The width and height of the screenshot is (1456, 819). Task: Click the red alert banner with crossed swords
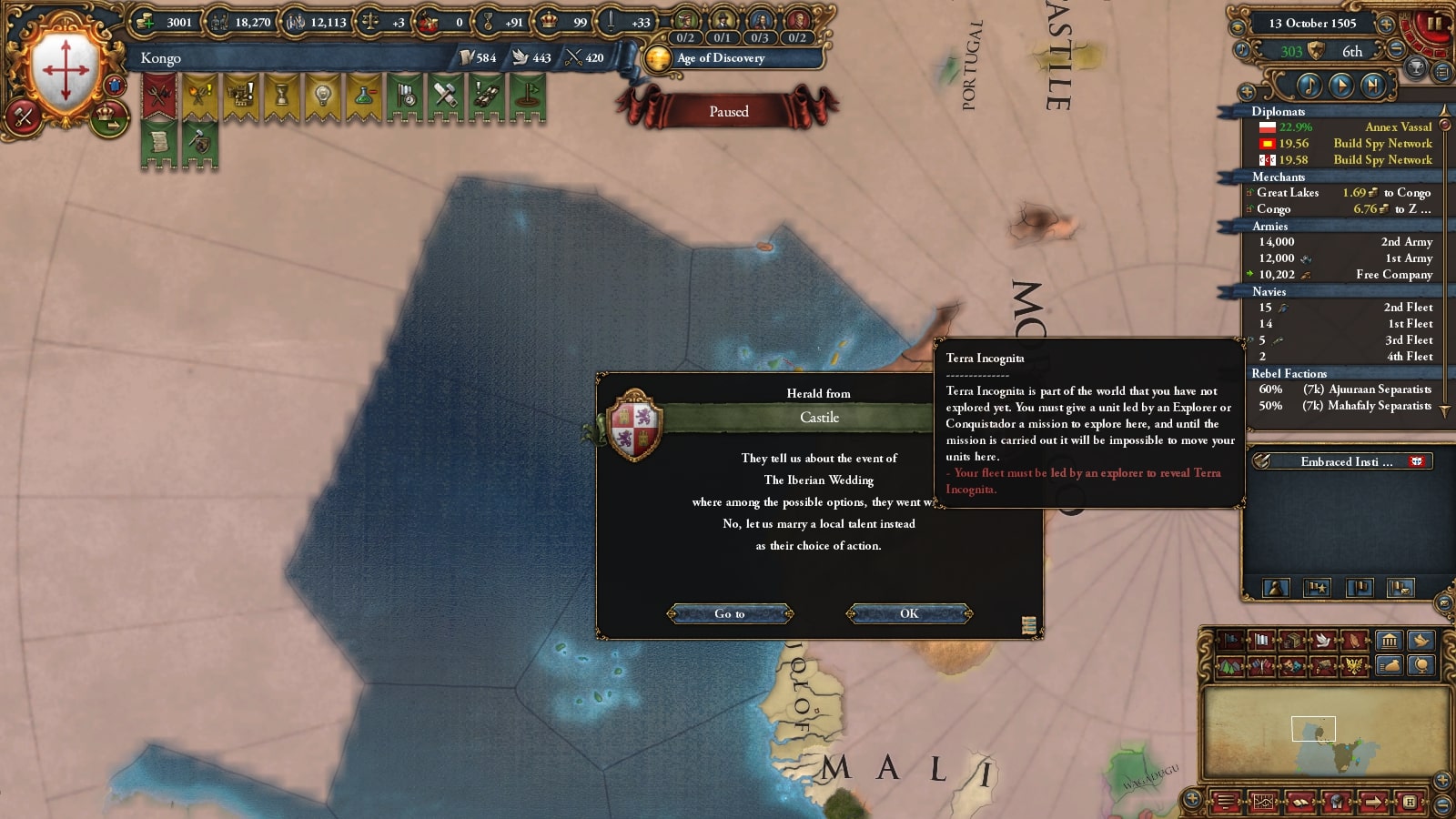point(159,96)
